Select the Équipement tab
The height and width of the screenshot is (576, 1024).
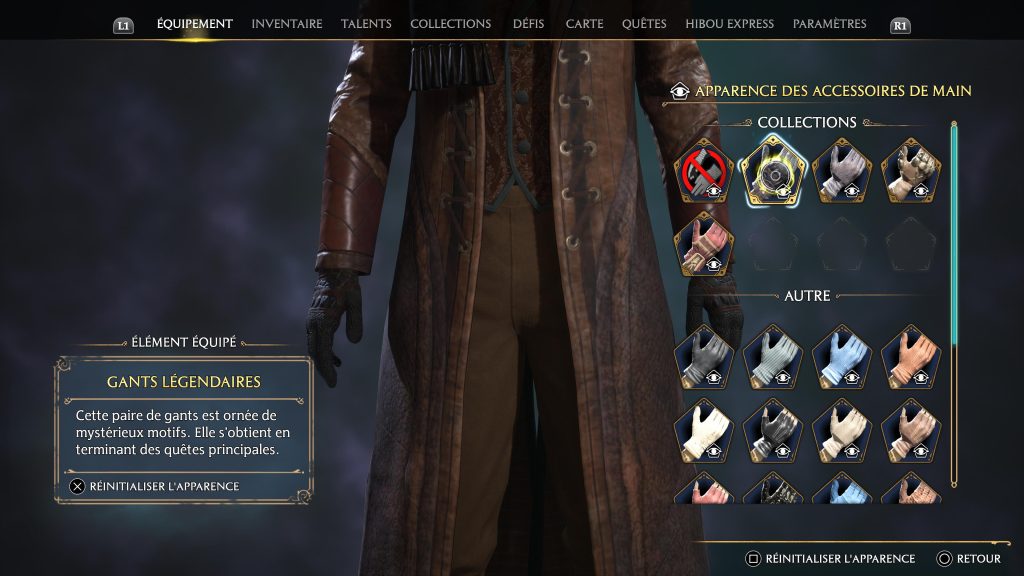coord(194,24)
